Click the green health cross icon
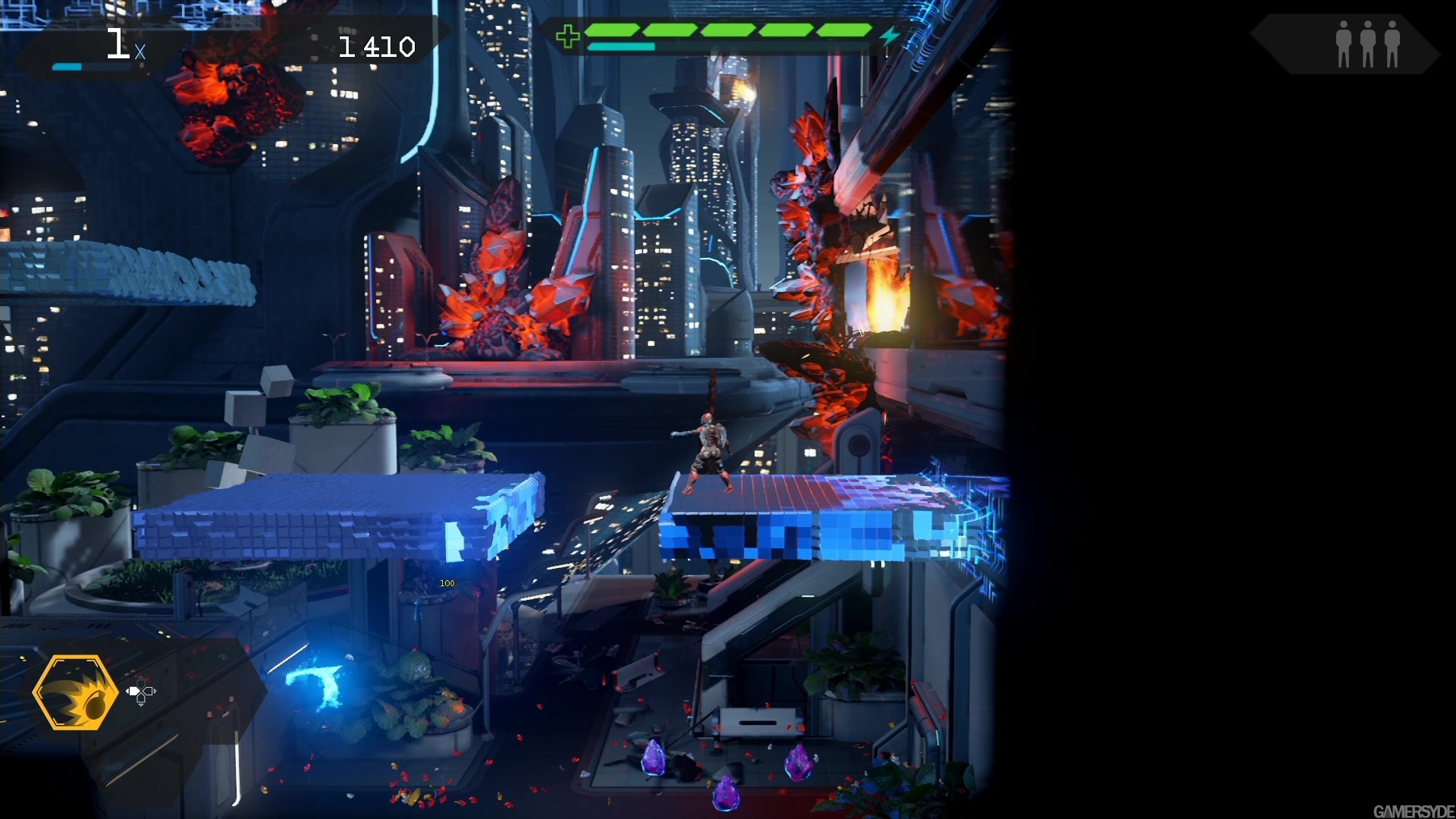The height and width of the screenshot is (819, 1456). point(567,34)
